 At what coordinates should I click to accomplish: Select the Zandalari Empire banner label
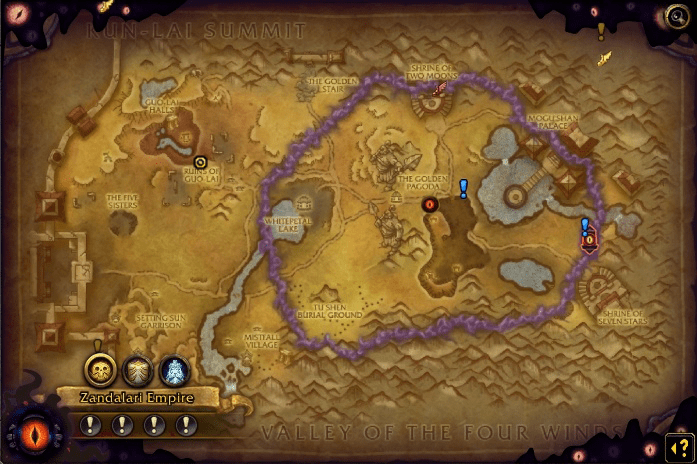pyautogui.click(x=136, y=397)
